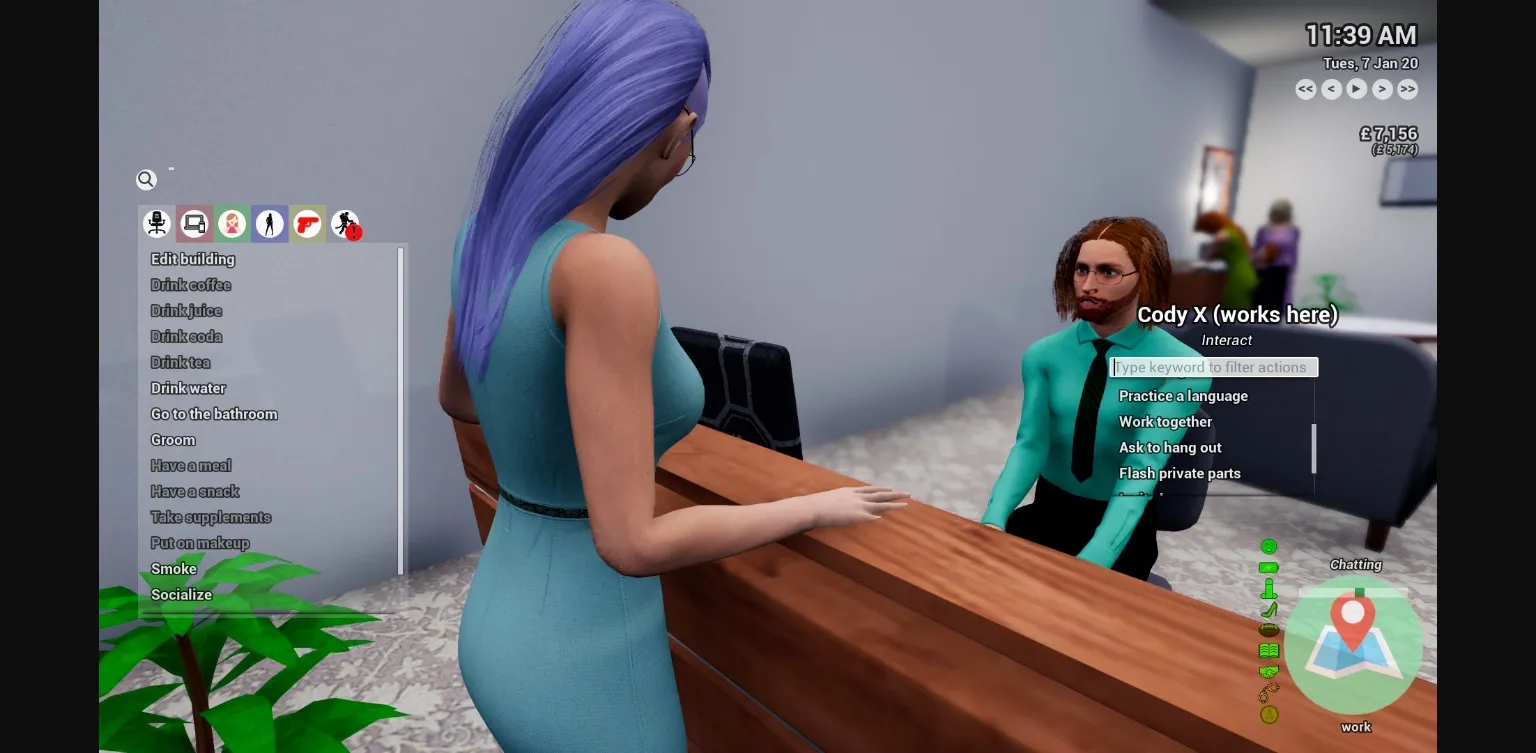This screenshot has width=1536, height=753.
Task: Click the green high heel stat icon
Action: coord(1268,608)
